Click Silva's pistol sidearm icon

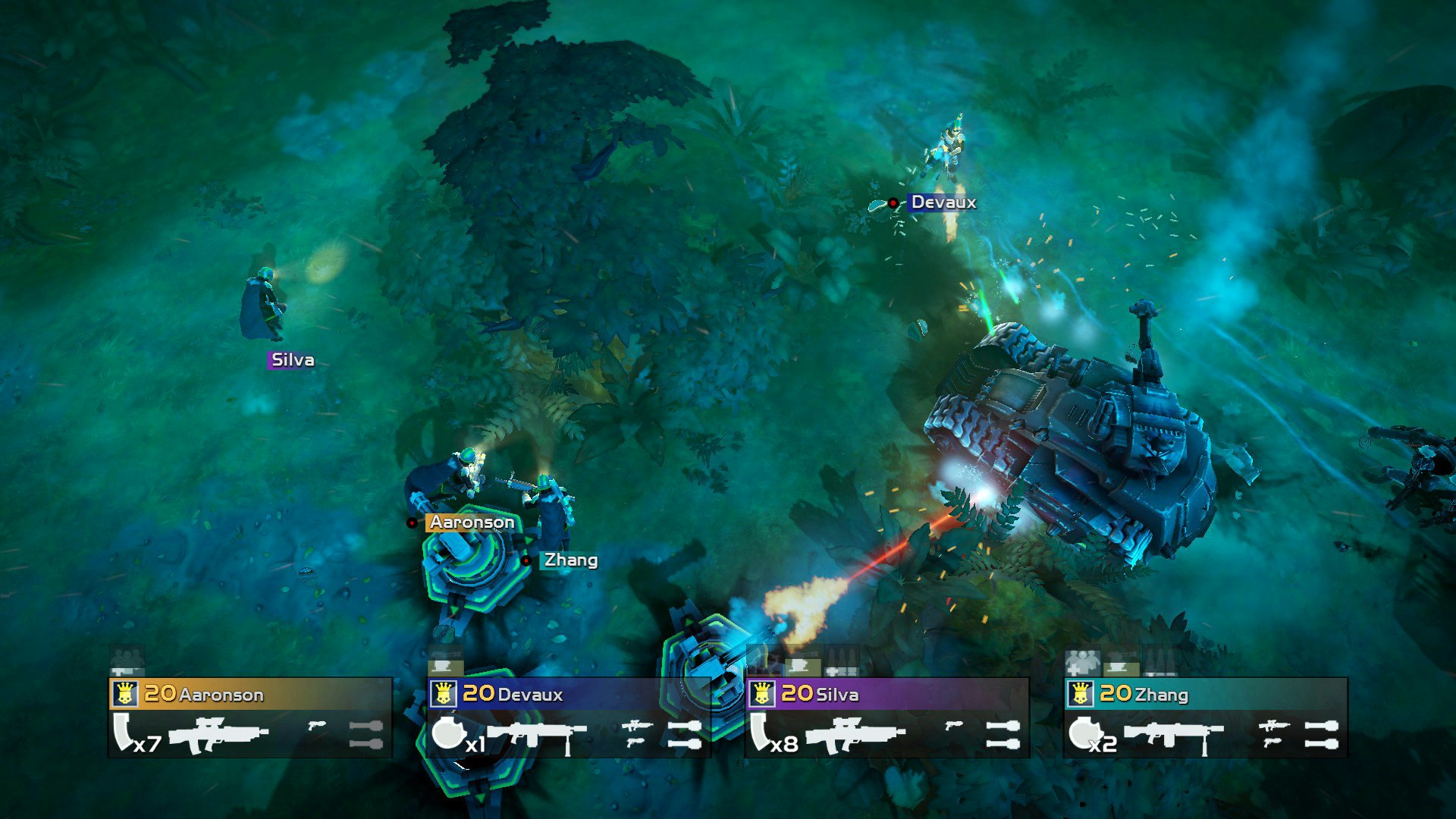pos(954,724)
